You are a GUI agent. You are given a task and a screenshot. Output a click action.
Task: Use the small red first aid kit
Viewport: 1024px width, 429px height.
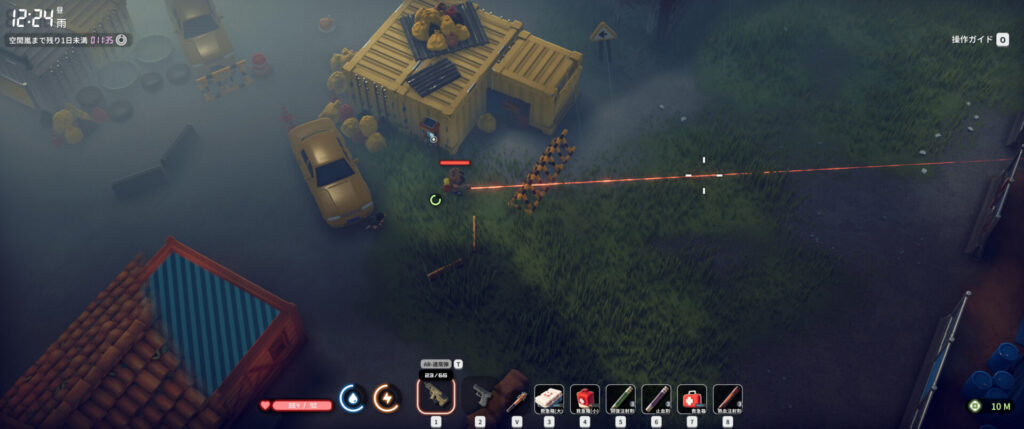pos(584,399)
